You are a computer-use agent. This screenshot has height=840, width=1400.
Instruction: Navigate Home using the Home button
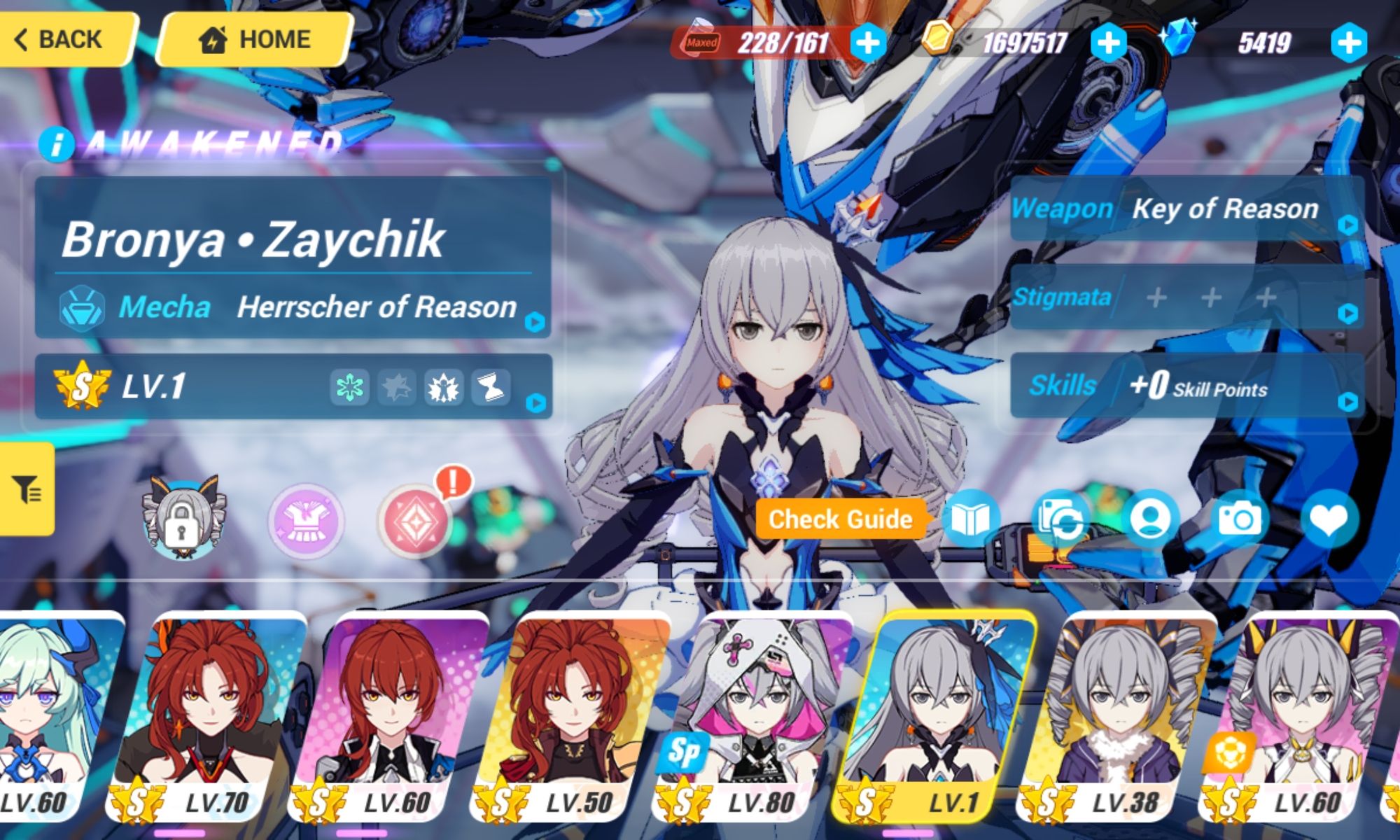tap(255, 38)
